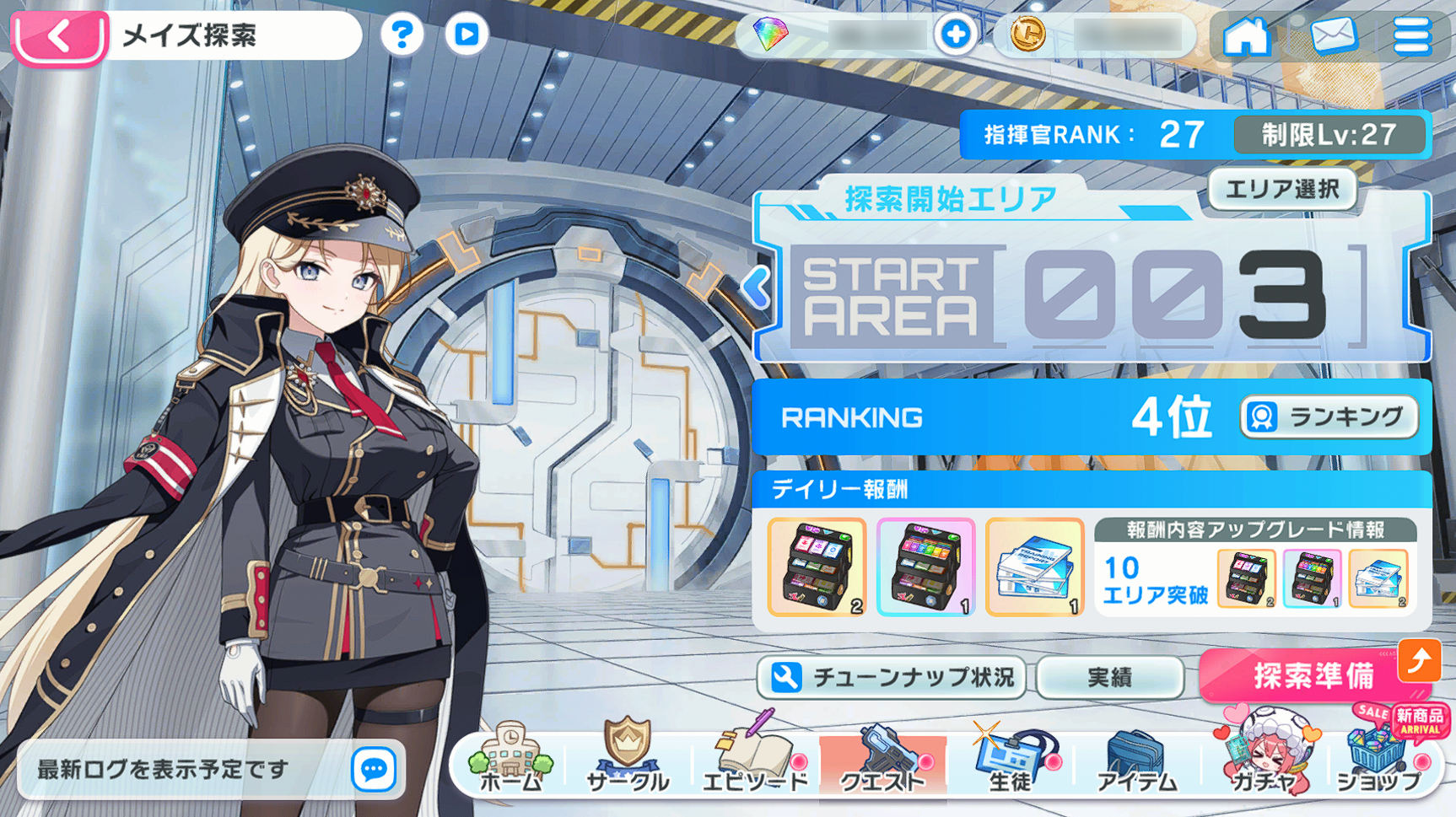
Task: Play the tutorial video icon
Action: tap(465, 35)
